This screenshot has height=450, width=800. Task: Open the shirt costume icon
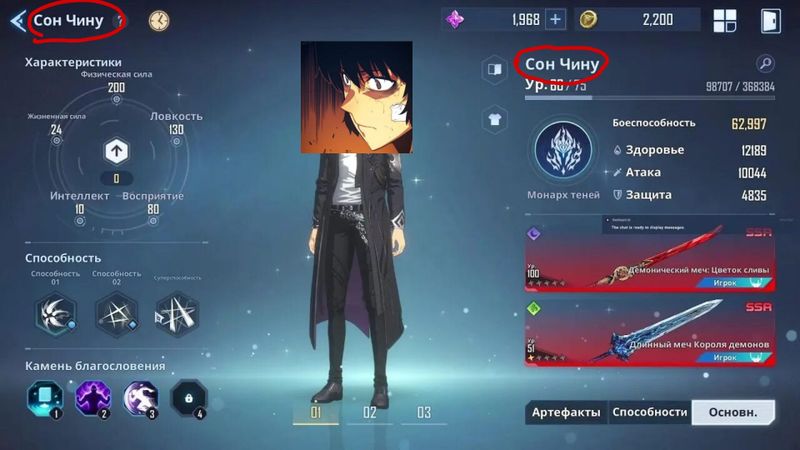493,119
